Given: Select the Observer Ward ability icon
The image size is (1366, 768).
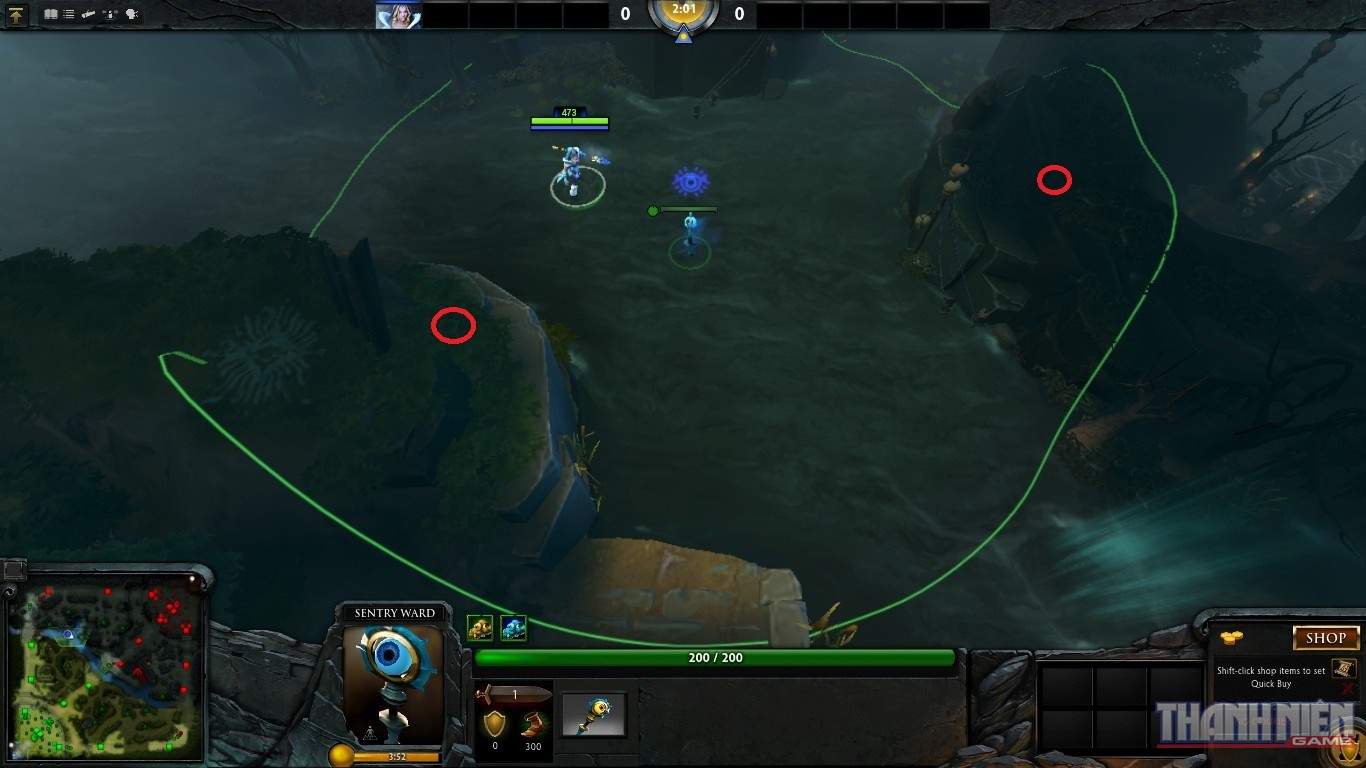Looking at the screenshot, I should click(481, 628).
